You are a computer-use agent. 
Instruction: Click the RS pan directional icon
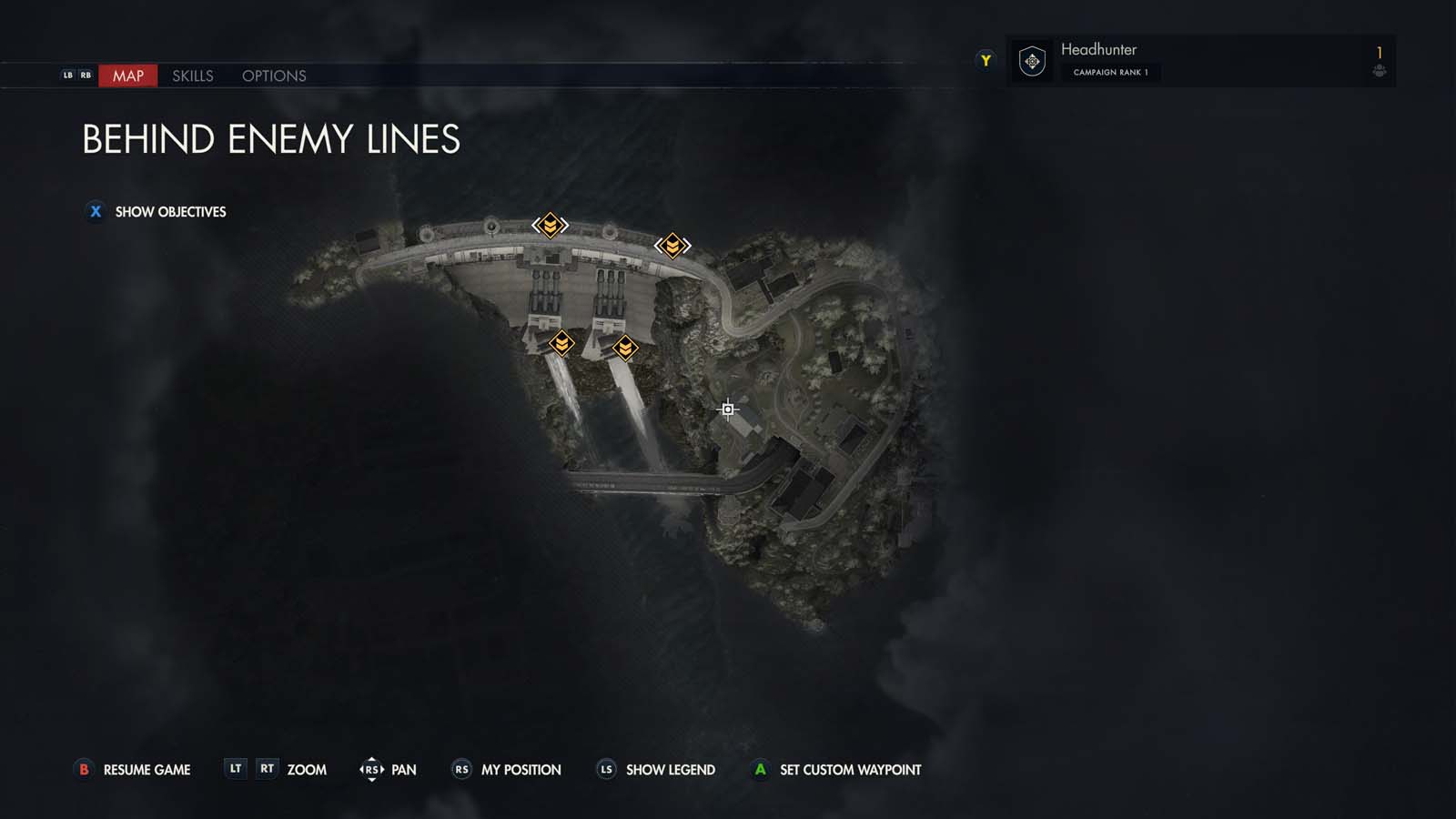[372, 769]
